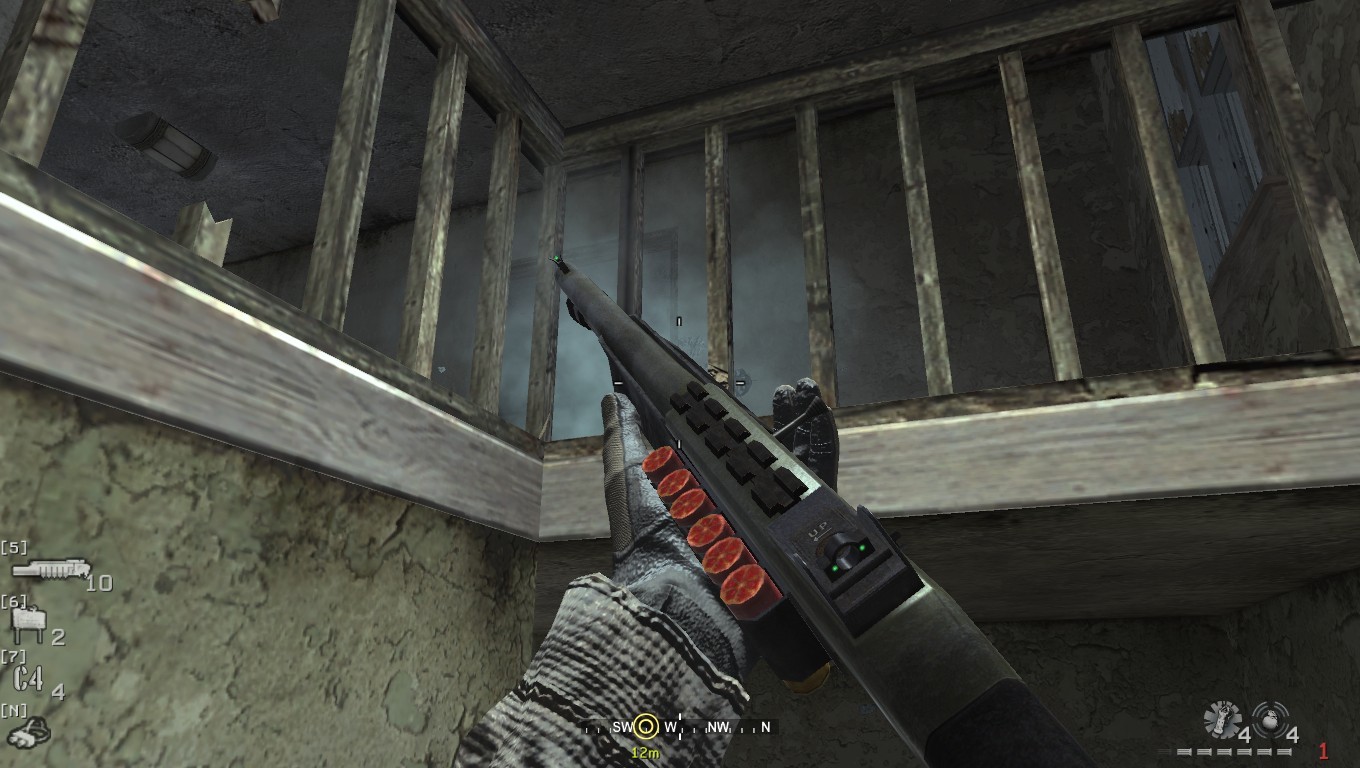Select the Claymore icon in slot 6
Viewport: 1360px width, 768px height.
(x=31, y=619)
